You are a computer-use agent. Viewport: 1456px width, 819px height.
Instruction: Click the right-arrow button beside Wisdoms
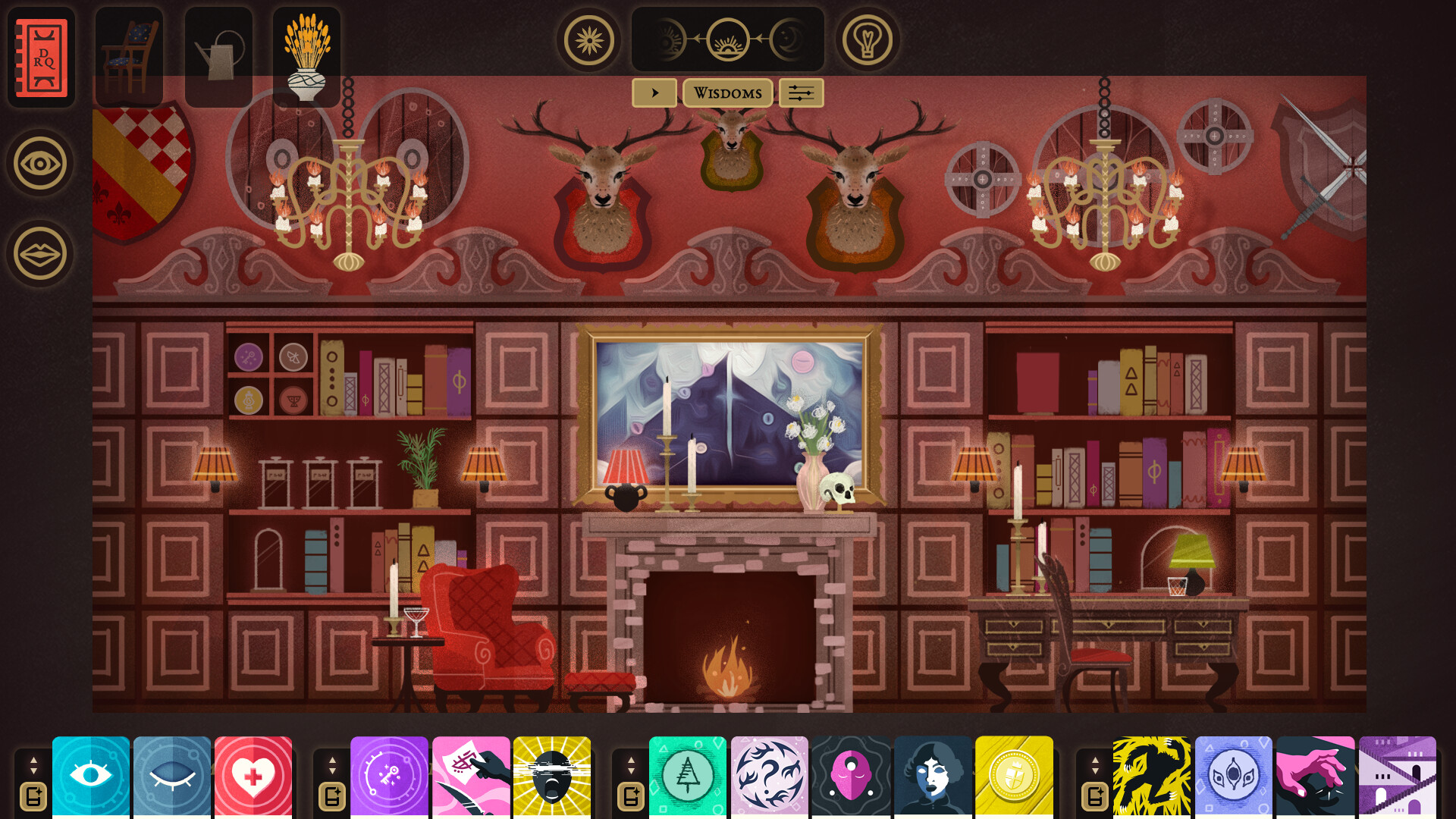[x=655, y=93]
